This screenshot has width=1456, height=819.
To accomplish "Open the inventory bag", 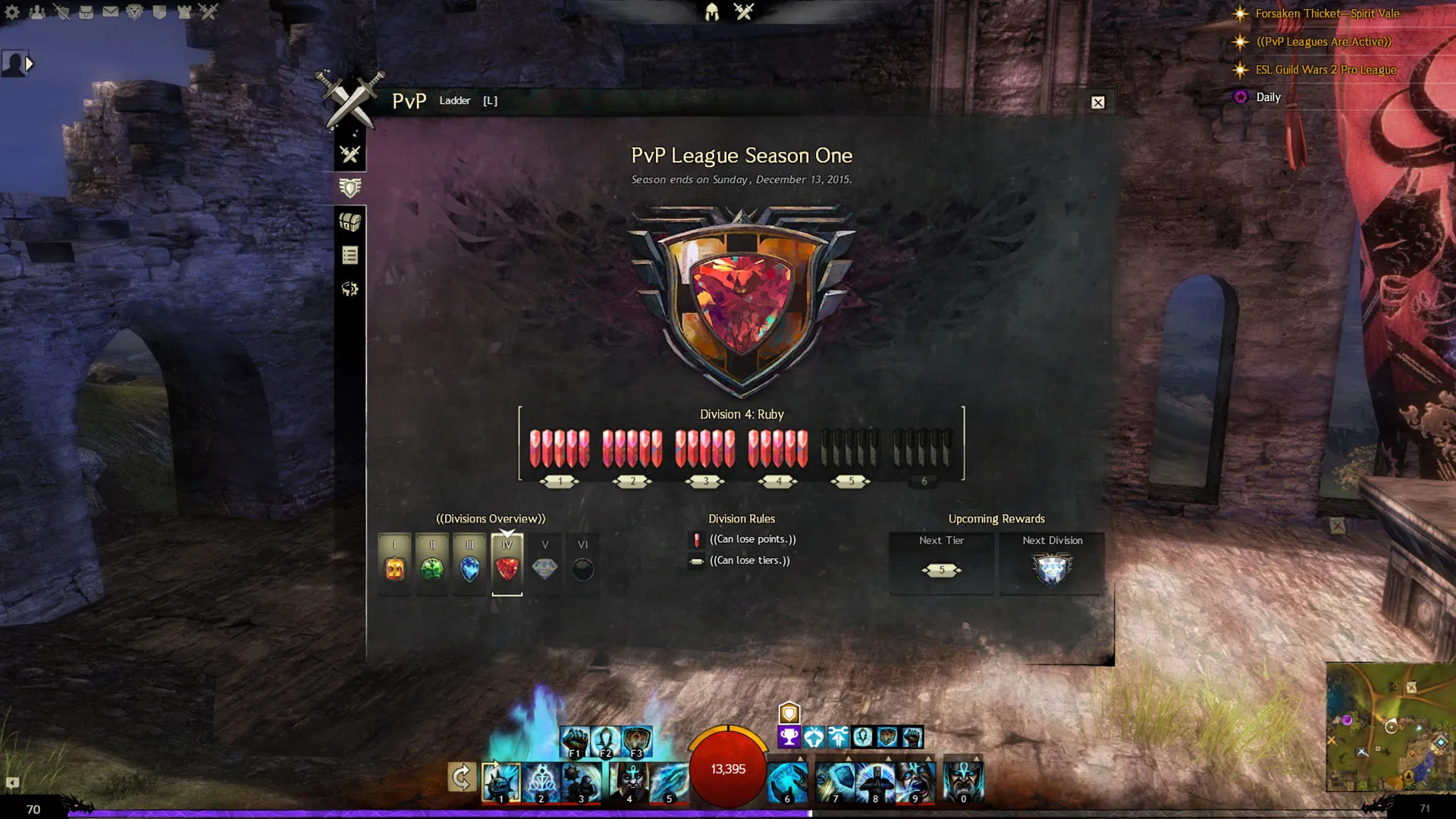I will coord(86,12).
